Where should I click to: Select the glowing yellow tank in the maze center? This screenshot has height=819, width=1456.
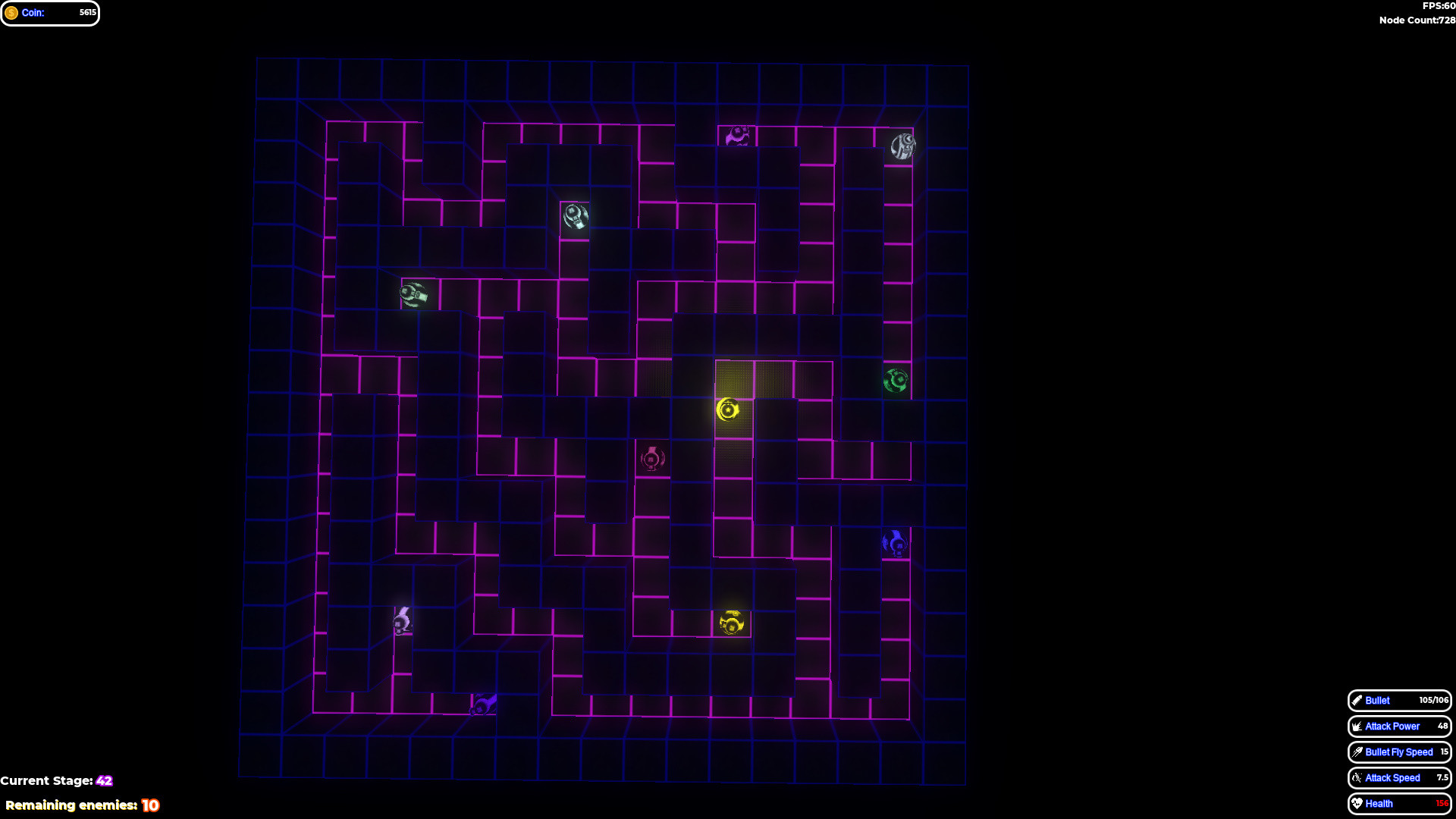(x=728, y=410)
